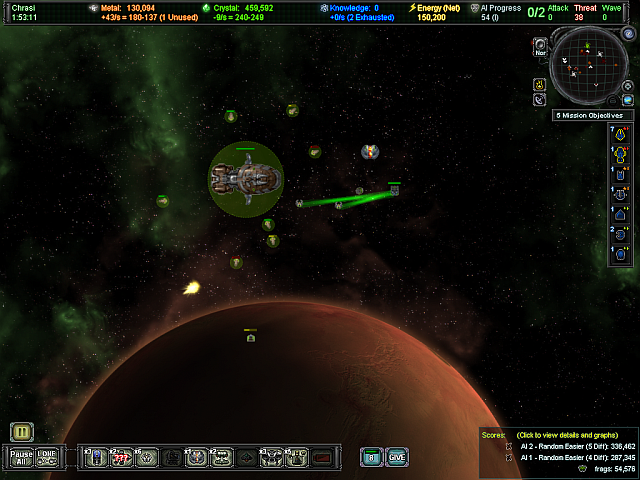Open the GIVE resources button
The image size is (640, 480).
click(x=397, y=457)
